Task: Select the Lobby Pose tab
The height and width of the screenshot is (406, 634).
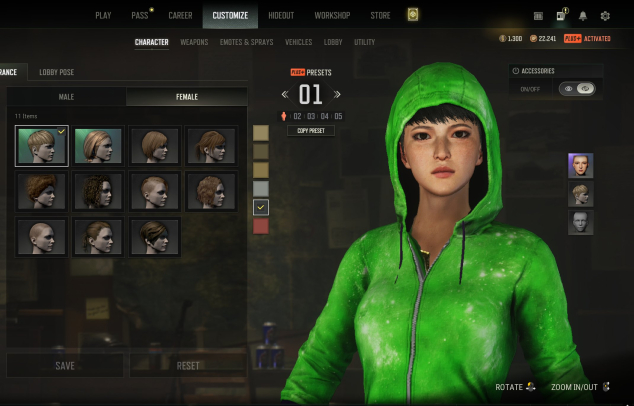Action: [56, 72]
